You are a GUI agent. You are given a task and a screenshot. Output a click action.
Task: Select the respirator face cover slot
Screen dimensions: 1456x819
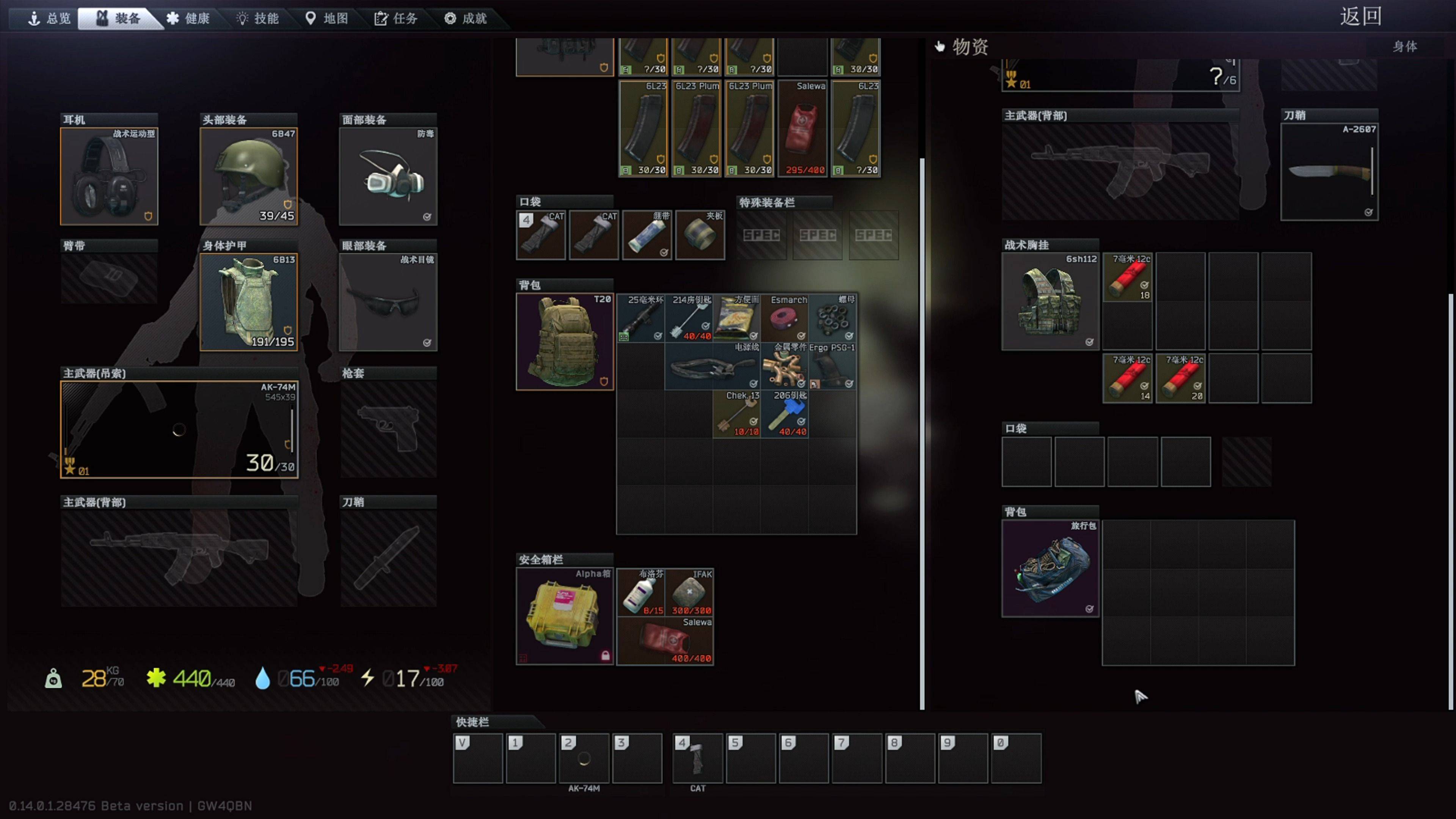point(388,176)
